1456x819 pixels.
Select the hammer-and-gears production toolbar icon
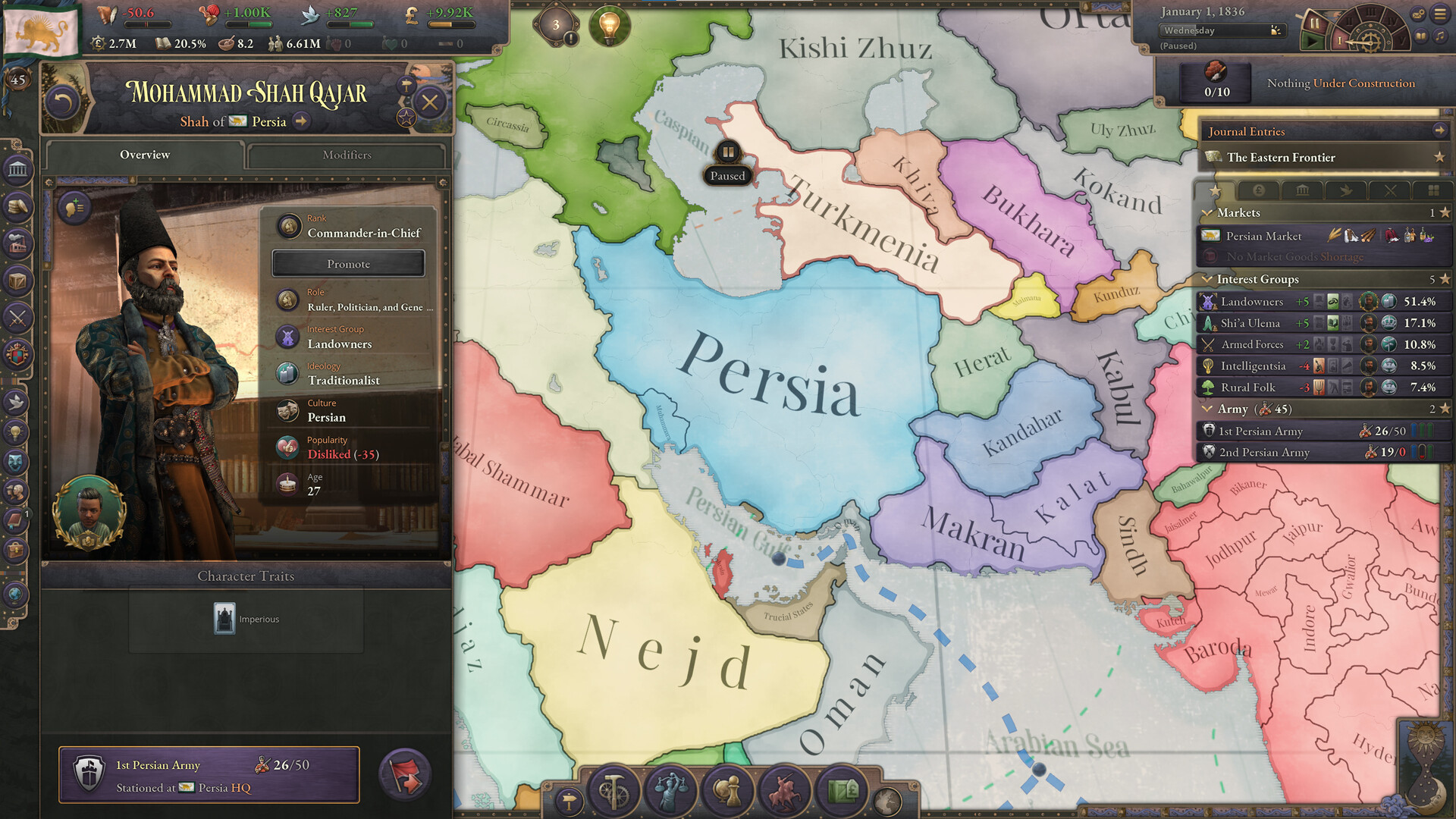point(613,790)
